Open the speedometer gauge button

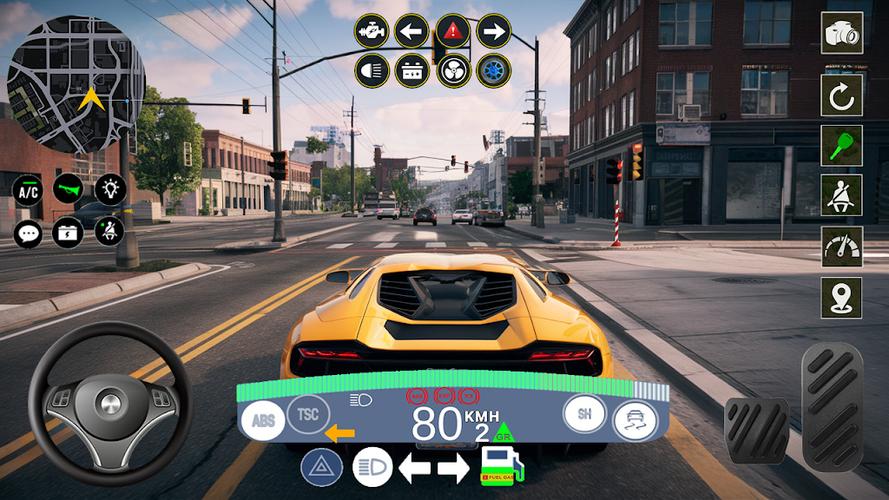[x=841, y=246]
